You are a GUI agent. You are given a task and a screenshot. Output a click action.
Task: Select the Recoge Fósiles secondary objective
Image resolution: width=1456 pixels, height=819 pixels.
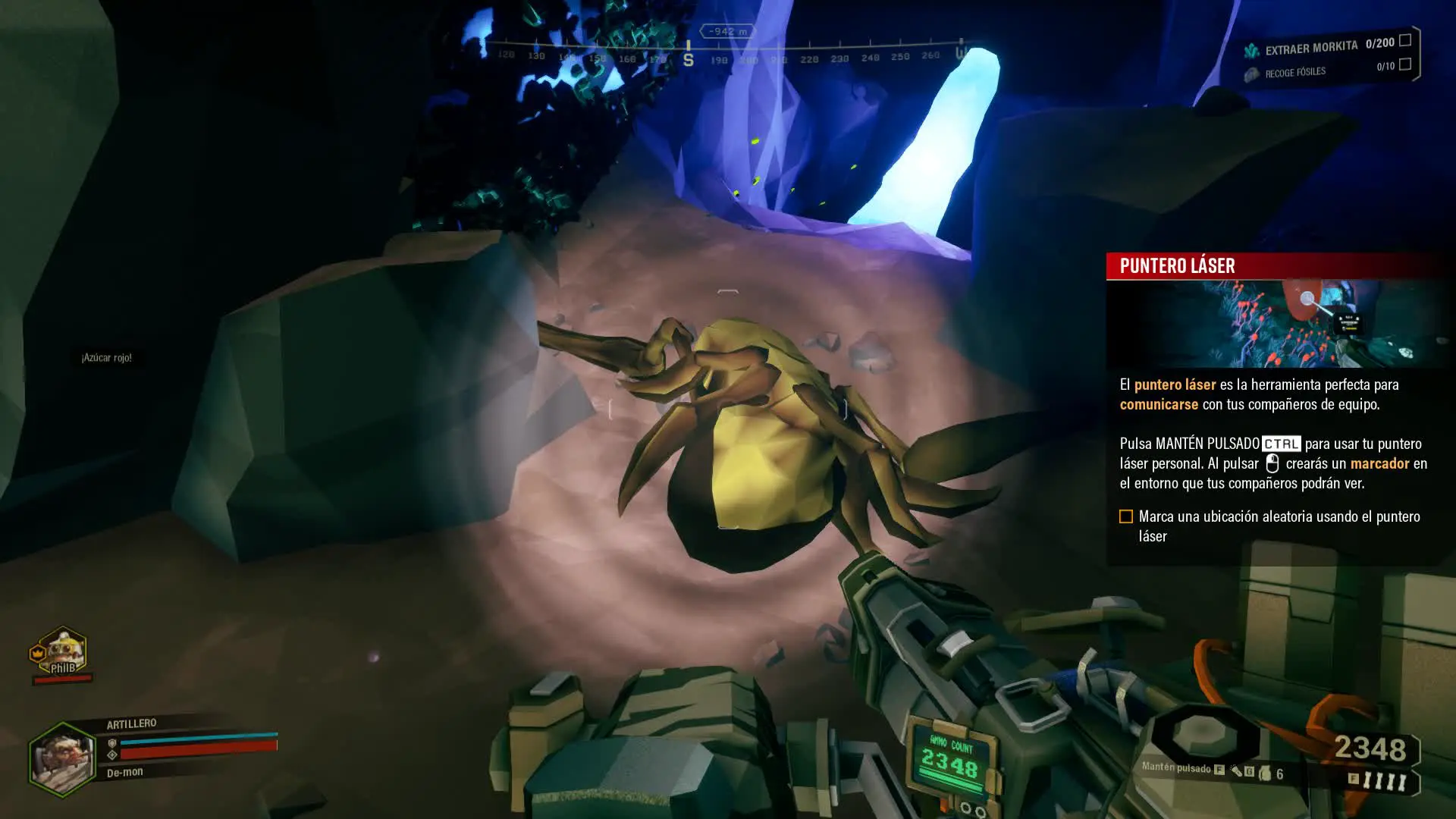click(x=1294, y=72)
